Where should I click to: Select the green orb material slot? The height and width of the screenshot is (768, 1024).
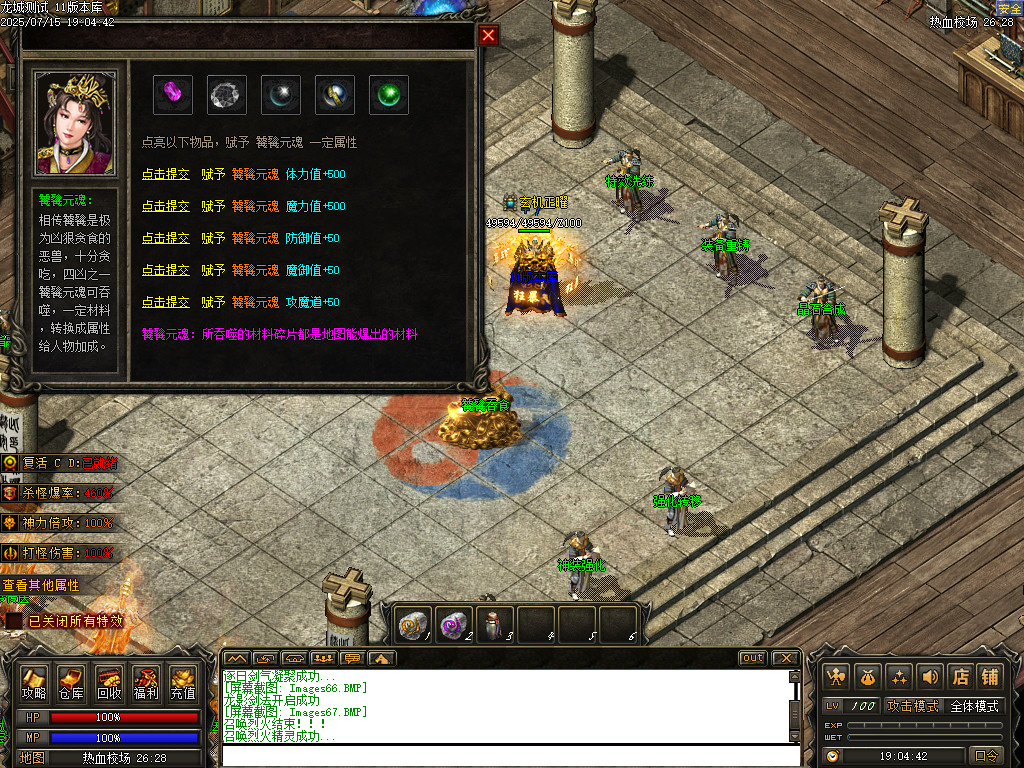click(x=389, y=95)
